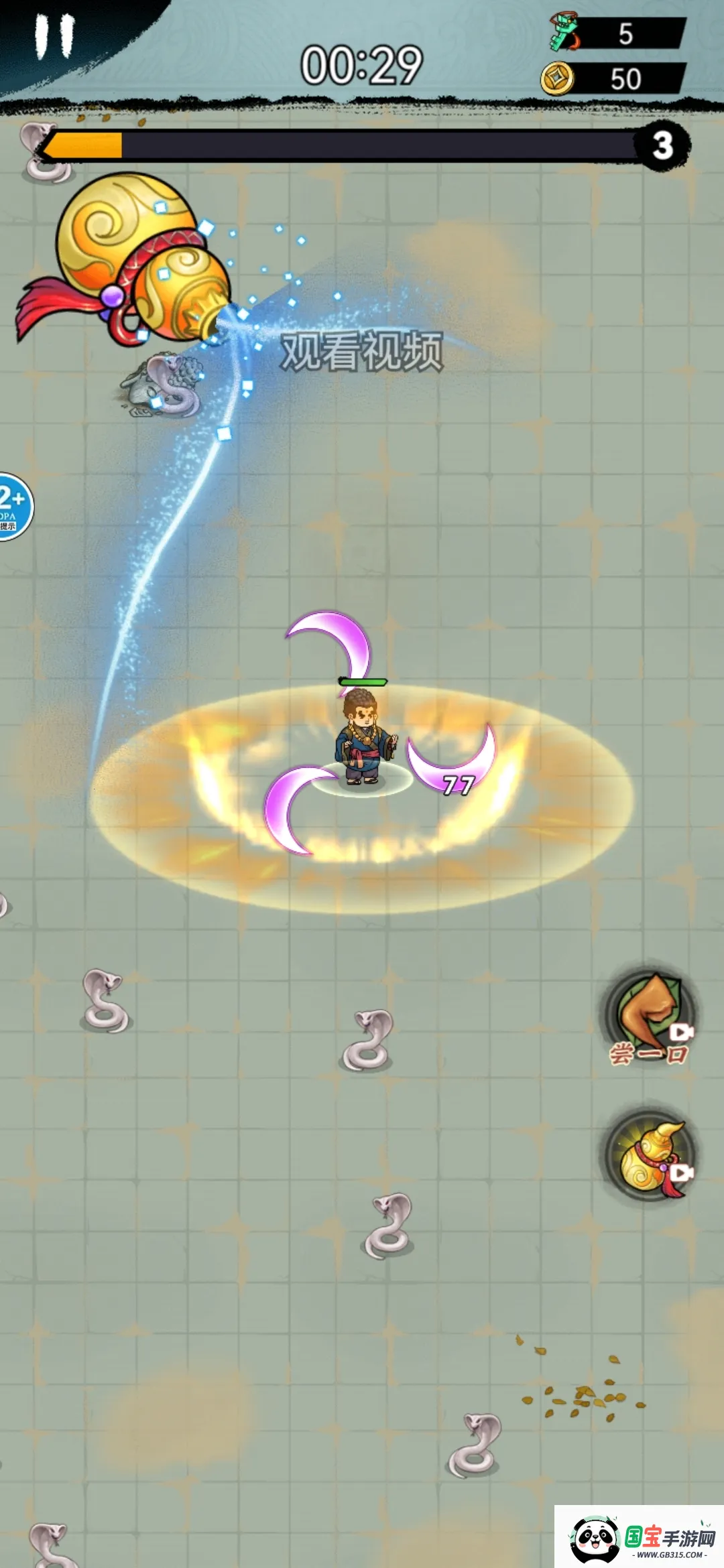Pause the game with the brush-stroke button
The width and height of the screenshot is (724, 1568).
coord(55,37)
